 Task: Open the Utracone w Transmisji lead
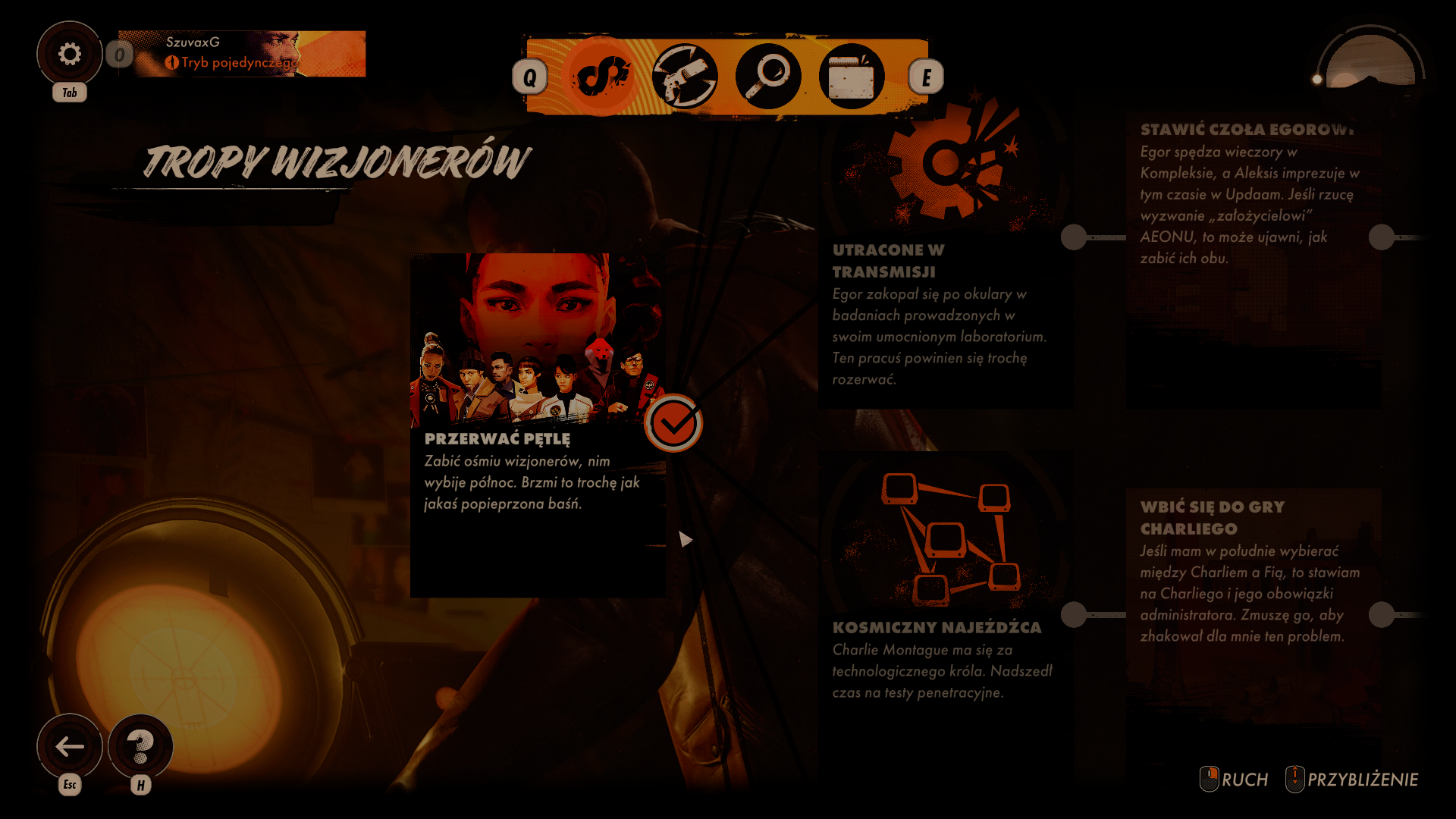pyautogui.click(x=944, y=303)
